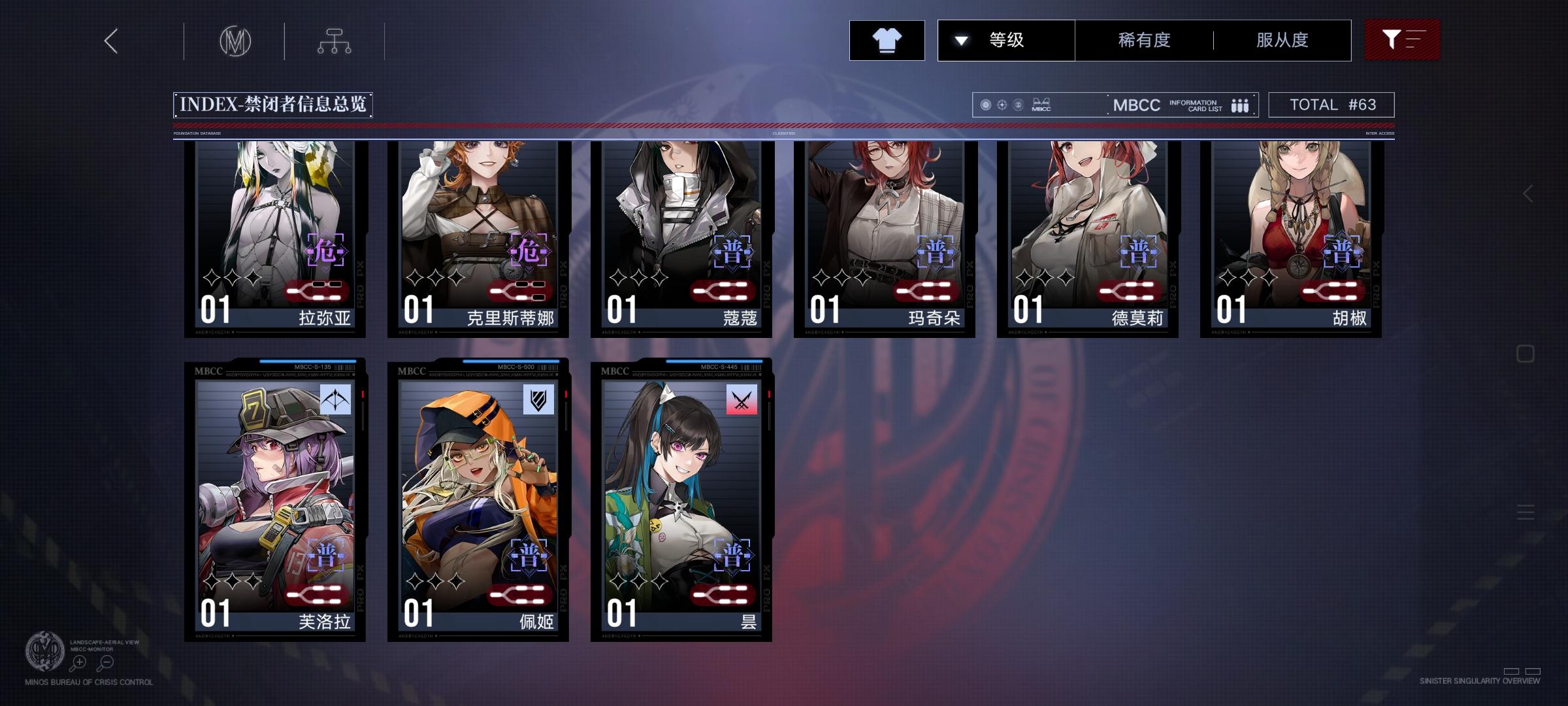Switch sorting to the 稀有度 tab
The height and width of the screenshot is (706, 1568).
tap(1142, 39)
